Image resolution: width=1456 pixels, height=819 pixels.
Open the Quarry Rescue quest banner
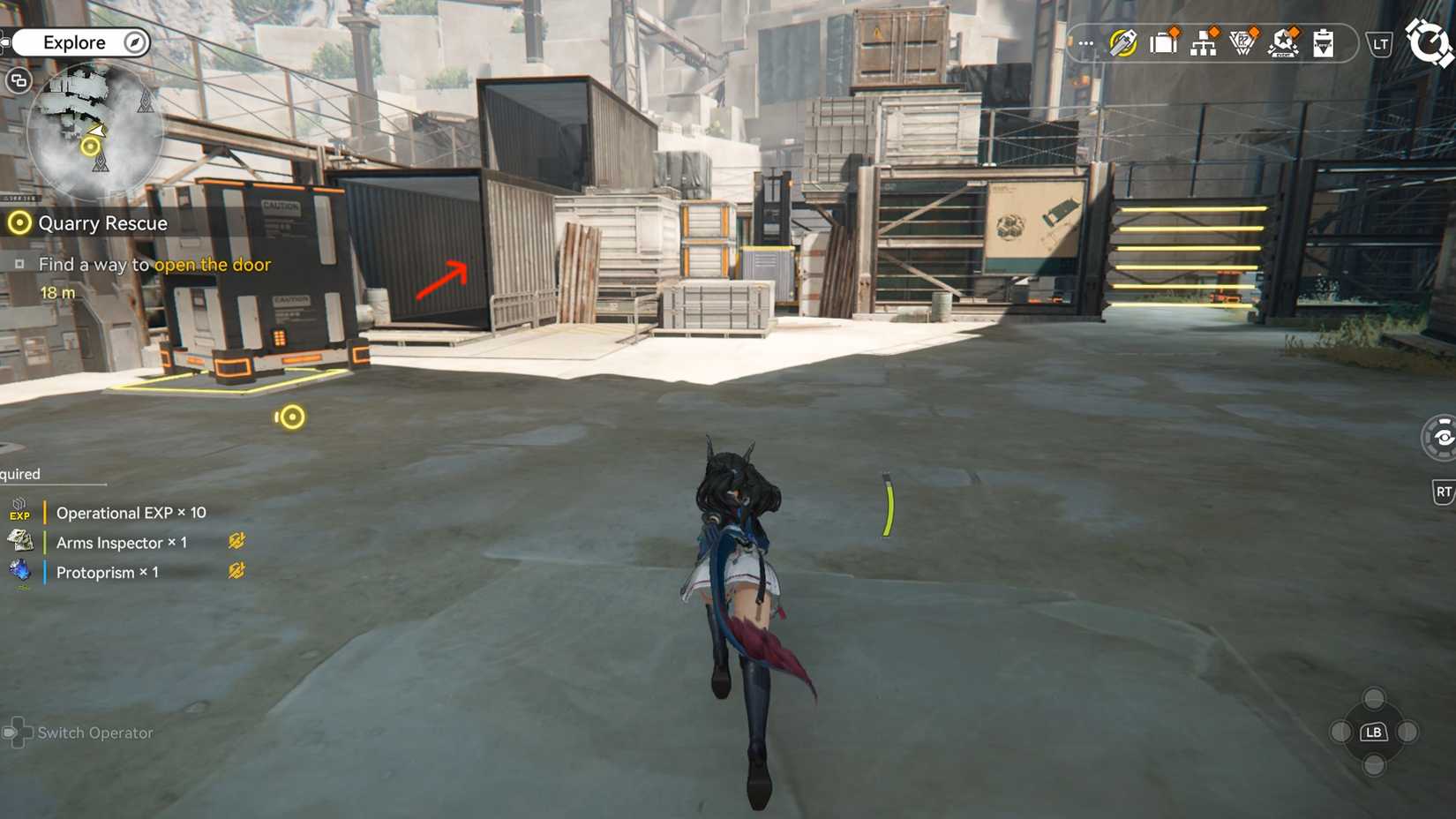[x=101, y=223]
